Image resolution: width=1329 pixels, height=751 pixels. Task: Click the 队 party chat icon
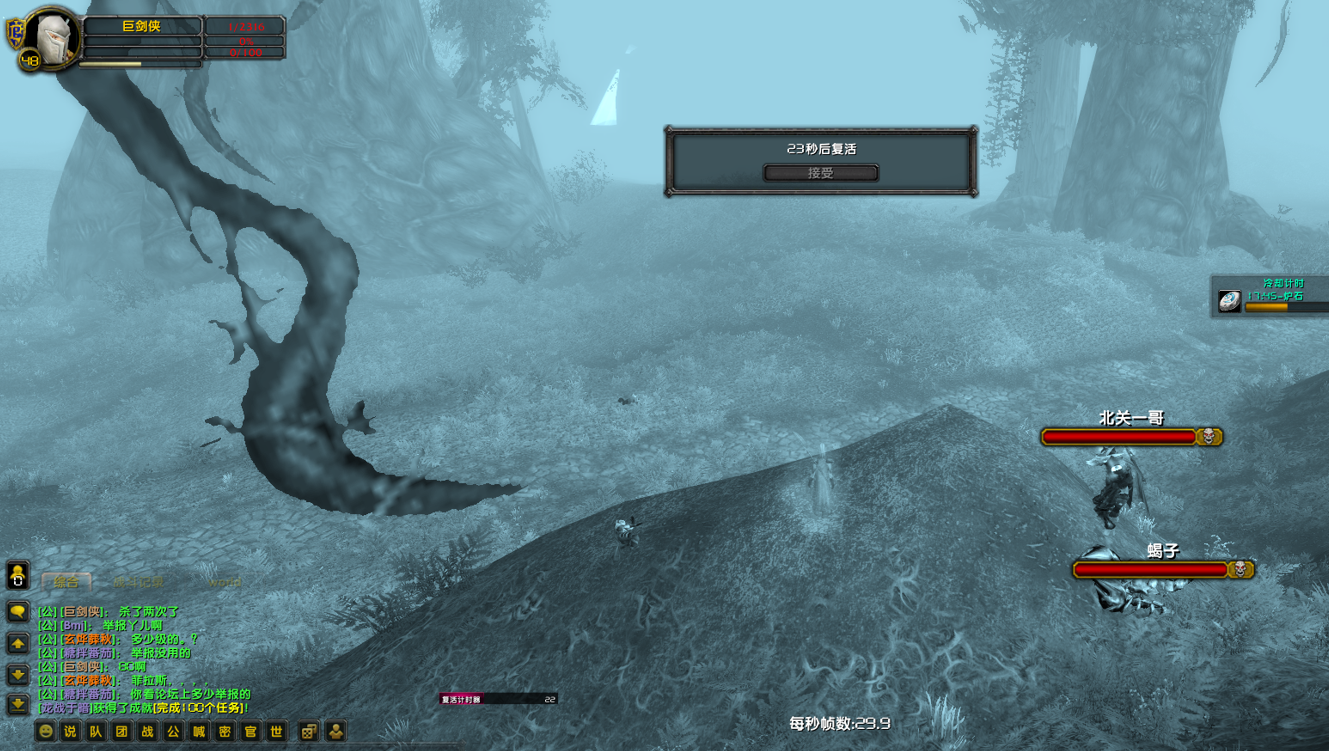(93, 731)
